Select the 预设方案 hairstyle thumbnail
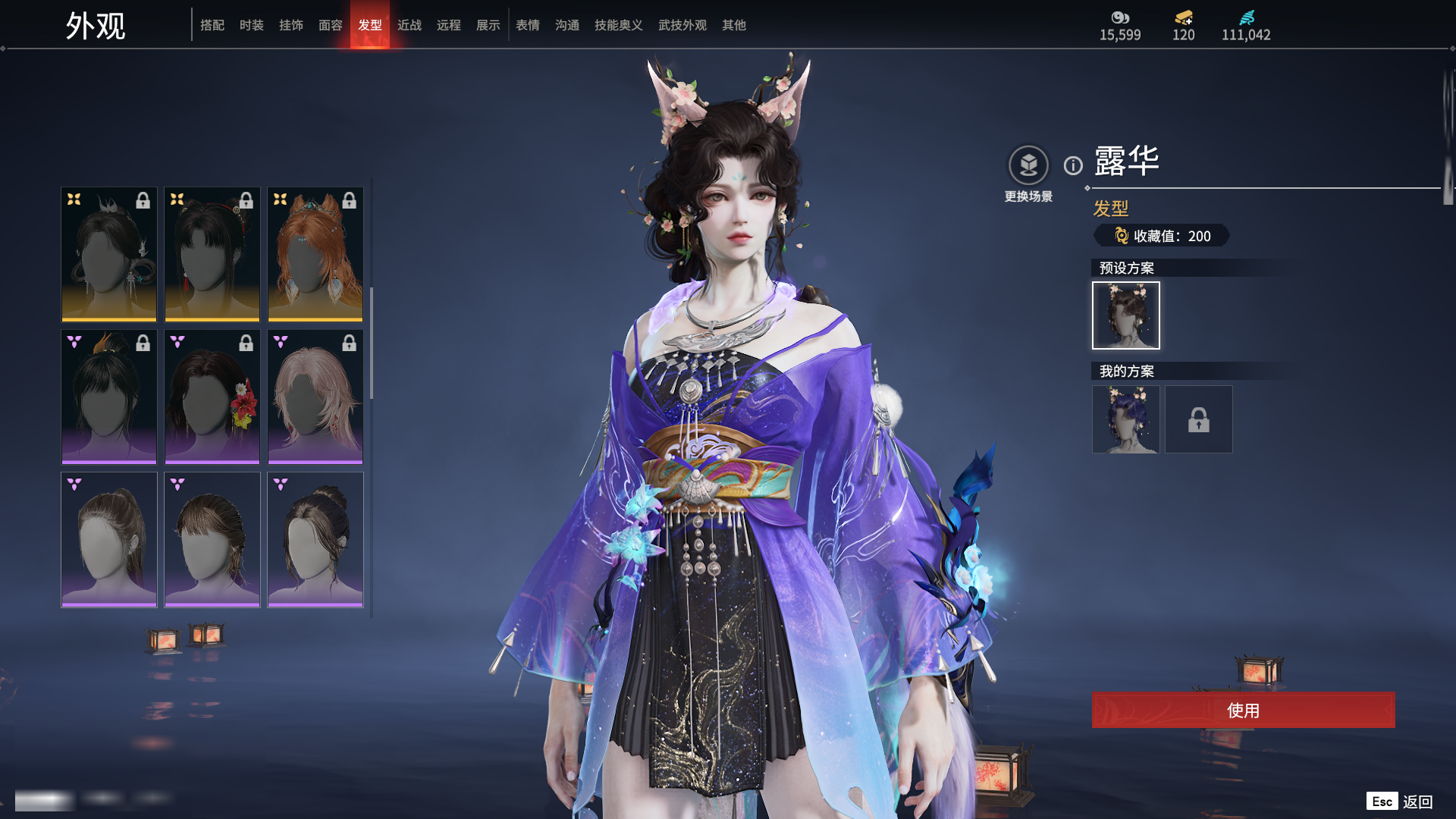 (1125, 315)
